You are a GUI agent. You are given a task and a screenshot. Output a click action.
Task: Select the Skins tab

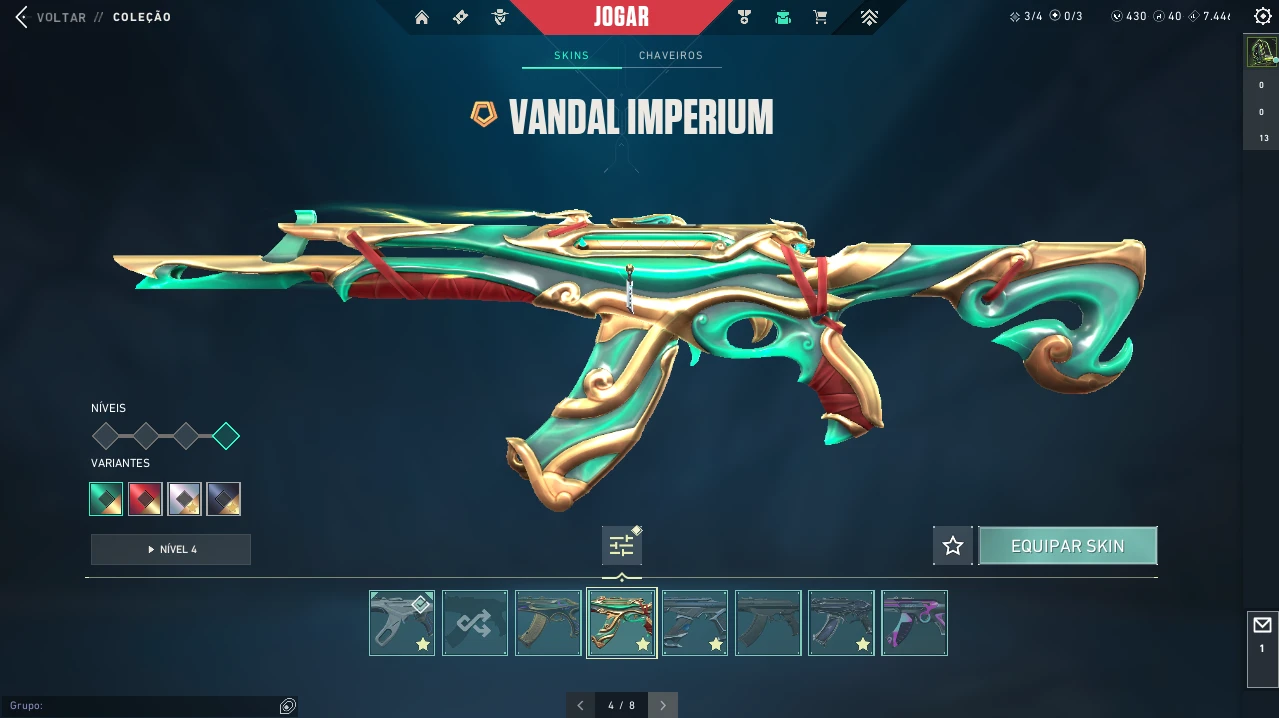click(x=572, y=56)
